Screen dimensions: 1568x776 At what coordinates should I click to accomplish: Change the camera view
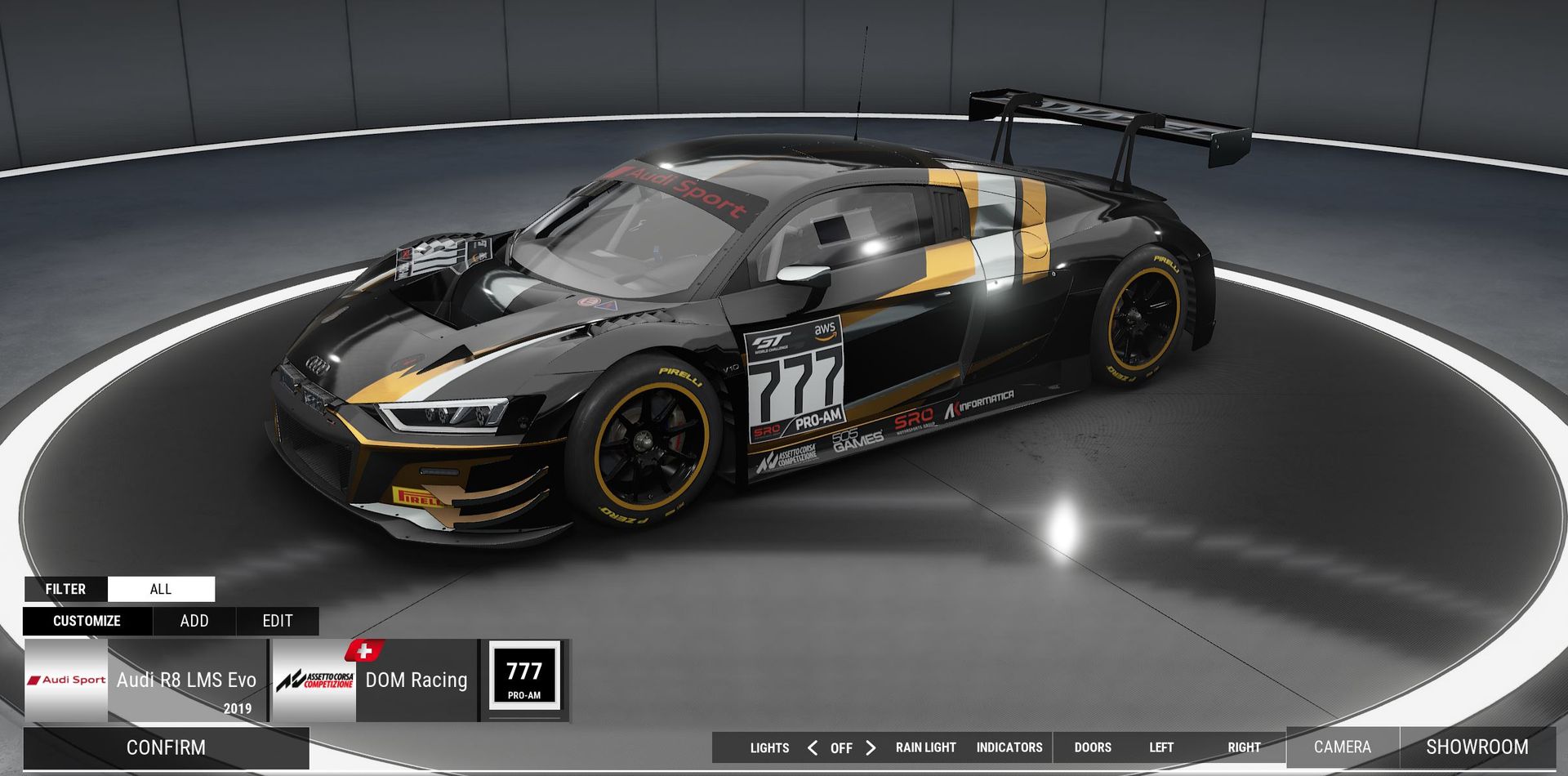(x=1342, y=747)
